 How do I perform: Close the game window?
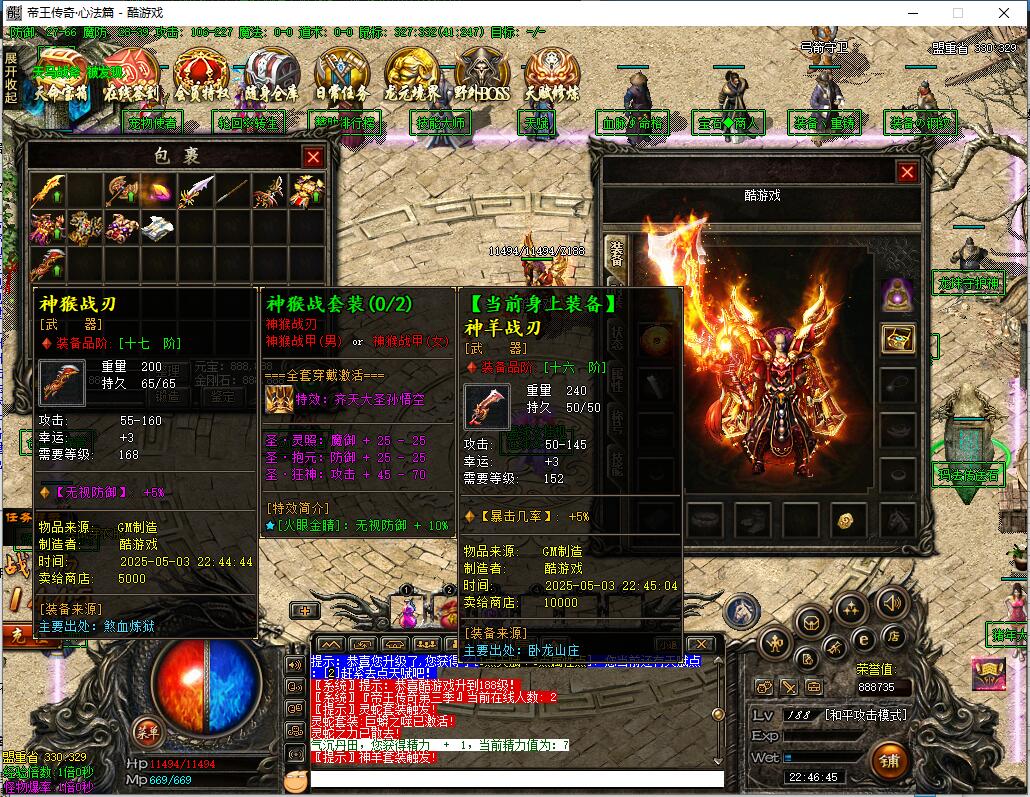pos(1004,13)
